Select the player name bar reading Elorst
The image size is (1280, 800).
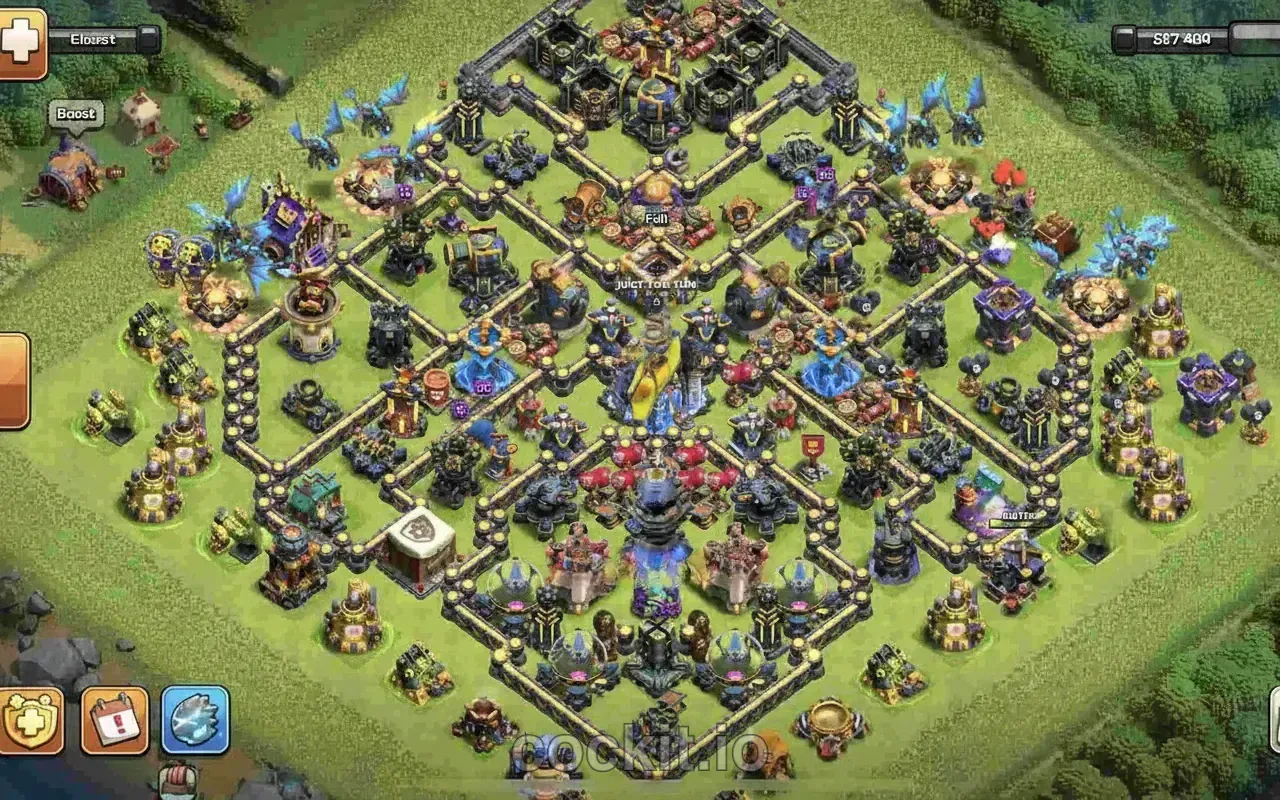coord(95,39)
